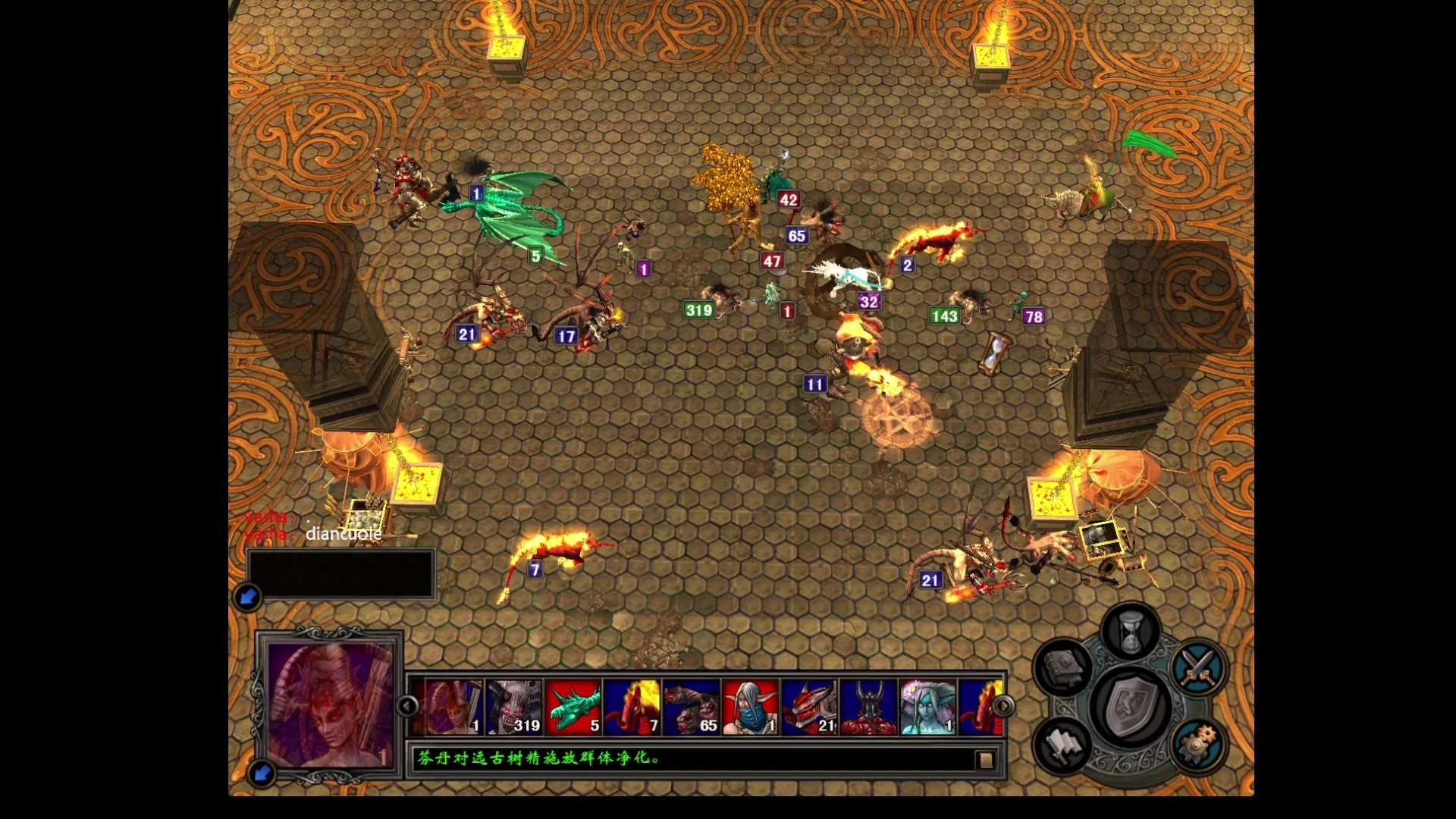The width and height of the screenshot is (1456, 819).
Task: Click the black chat input box
Action: pos(340,574)
